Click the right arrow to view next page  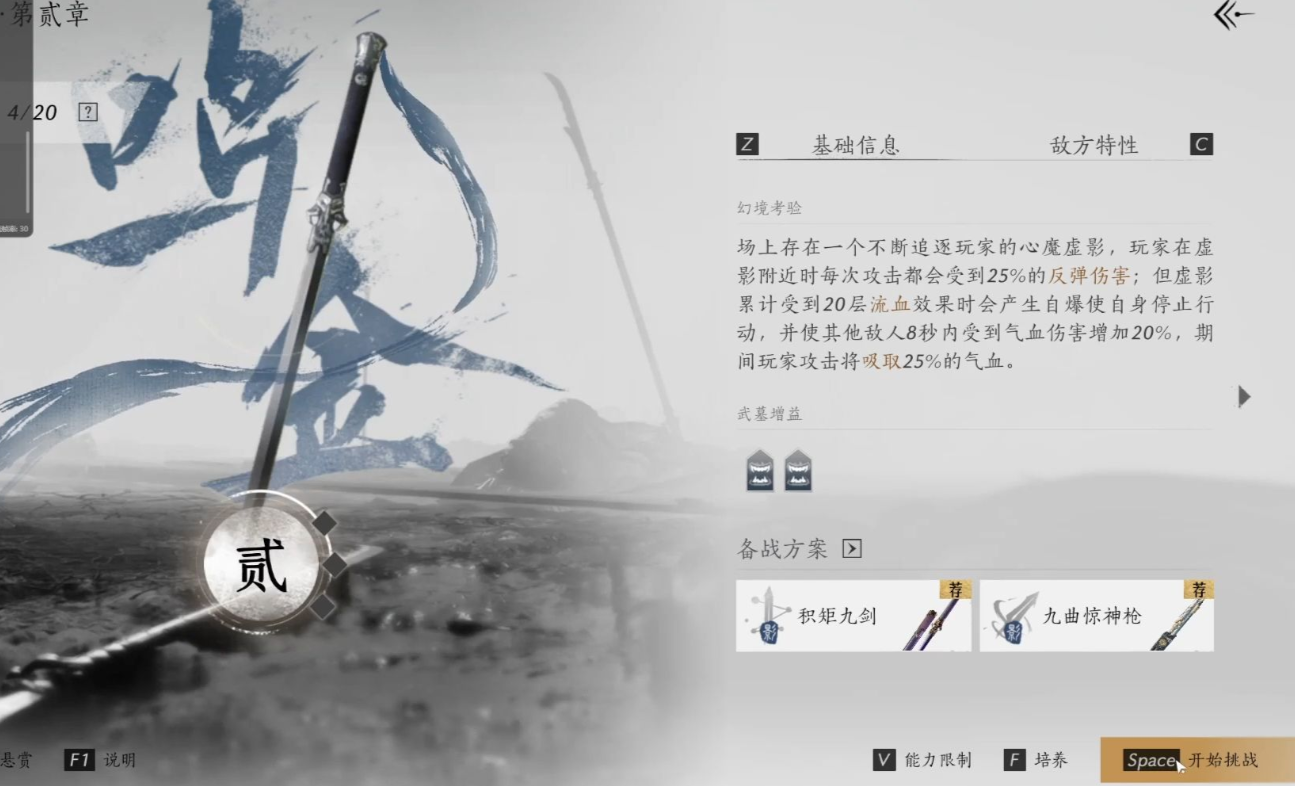1244,396
